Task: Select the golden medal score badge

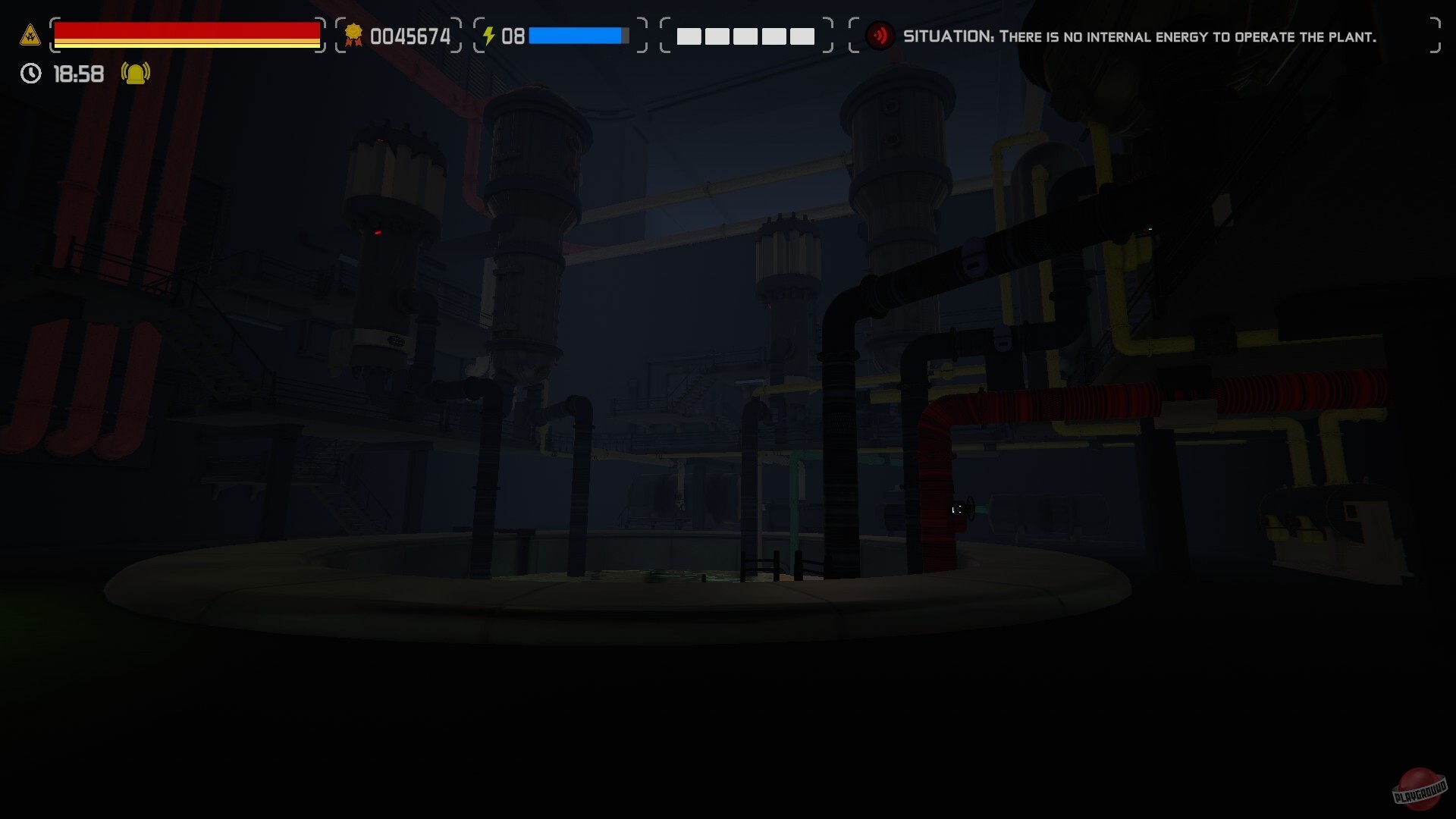Action: pos(353,34)
